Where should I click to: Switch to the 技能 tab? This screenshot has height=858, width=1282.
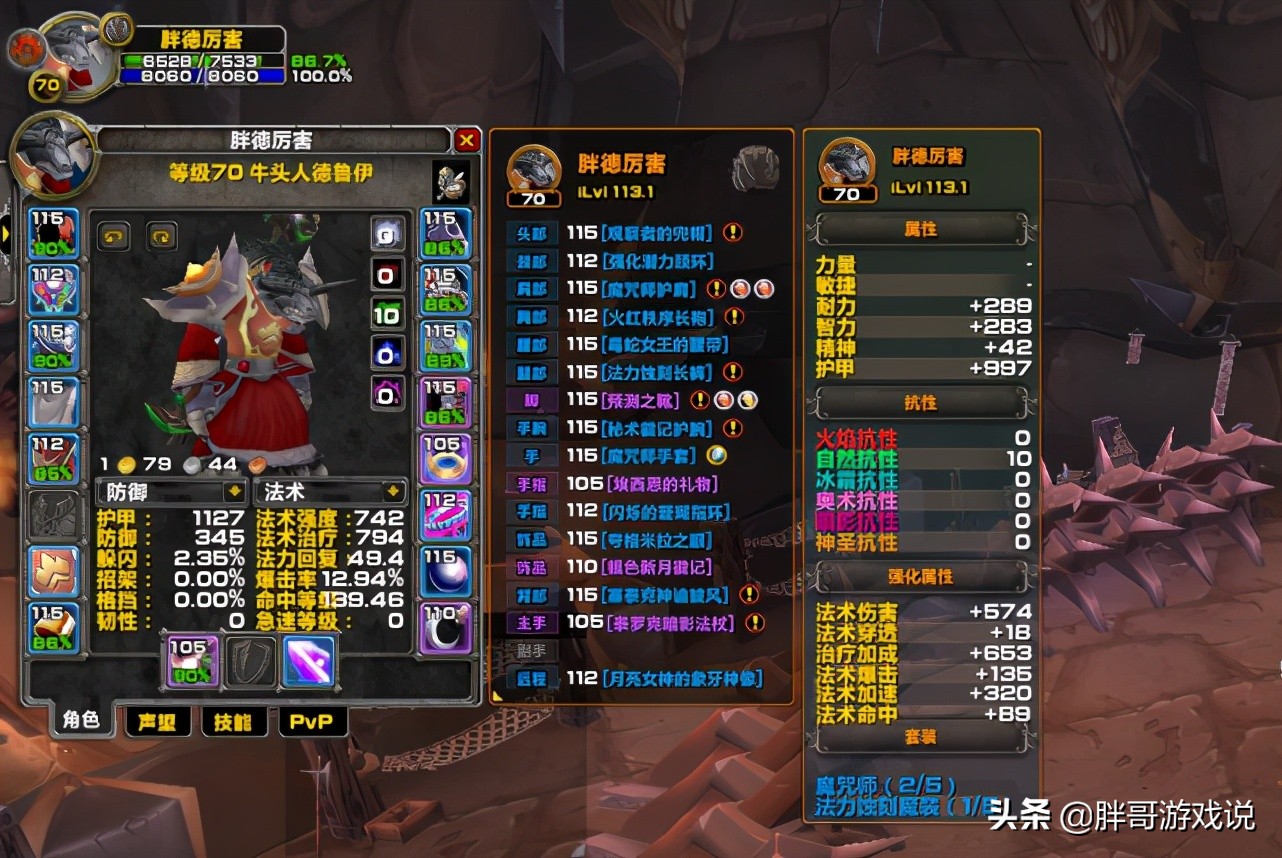click(234, 723)
